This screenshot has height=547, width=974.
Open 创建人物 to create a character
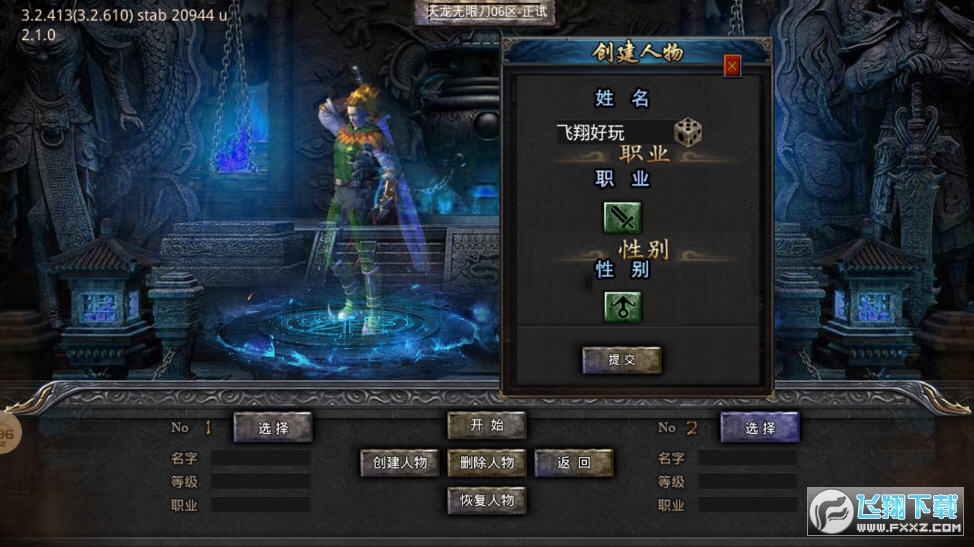click(400, 462)
